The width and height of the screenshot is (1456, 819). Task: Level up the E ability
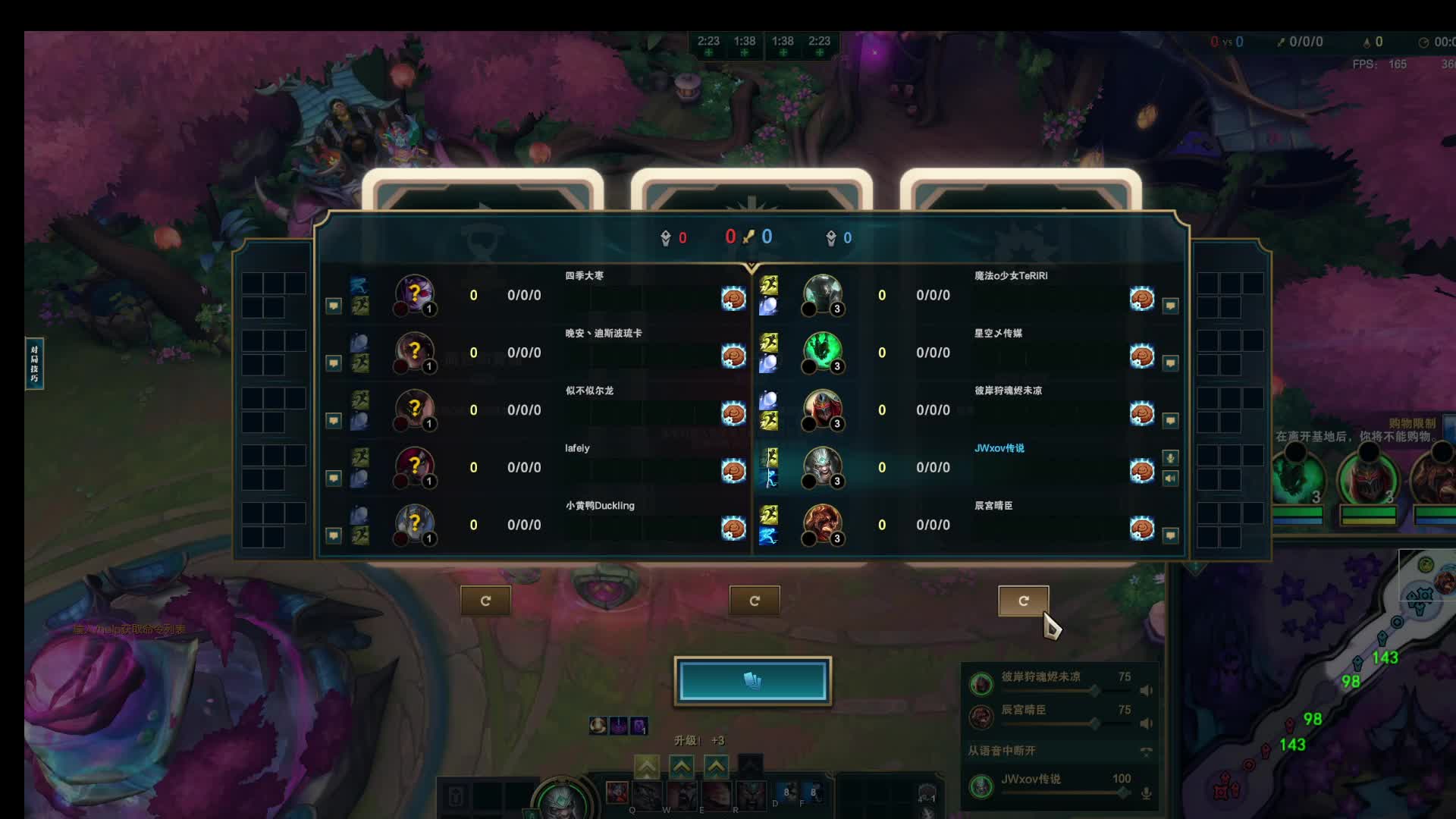pyautogui.click(x=716, y=767)
